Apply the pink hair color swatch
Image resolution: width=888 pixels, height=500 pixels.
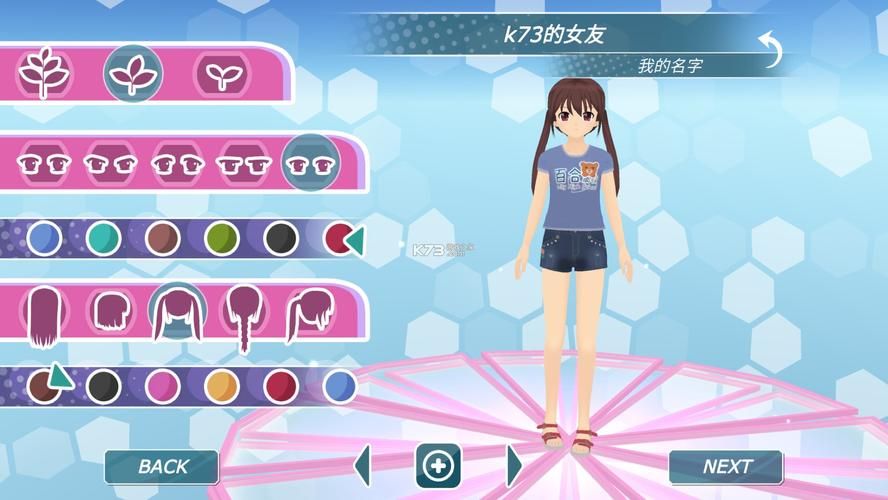(162, 385)
